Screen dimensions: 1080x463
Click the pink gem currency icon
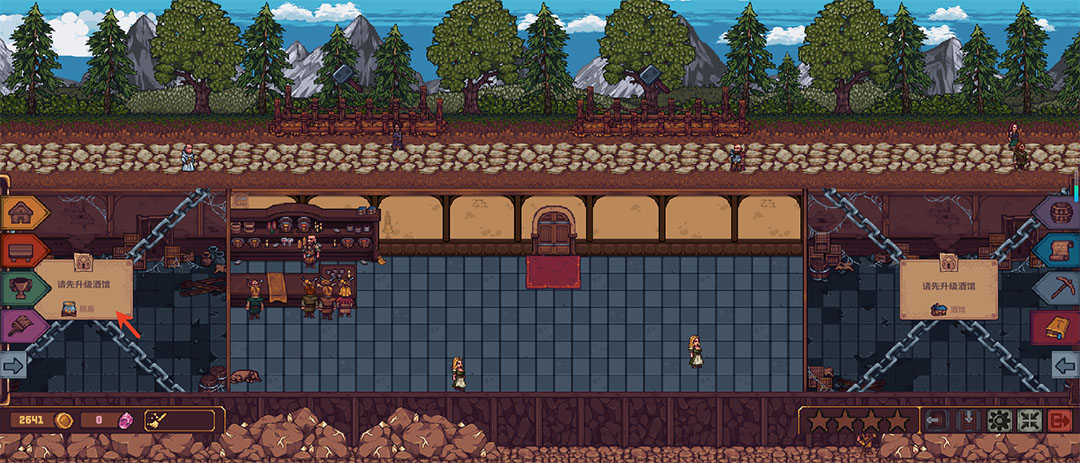click(126, 419)
